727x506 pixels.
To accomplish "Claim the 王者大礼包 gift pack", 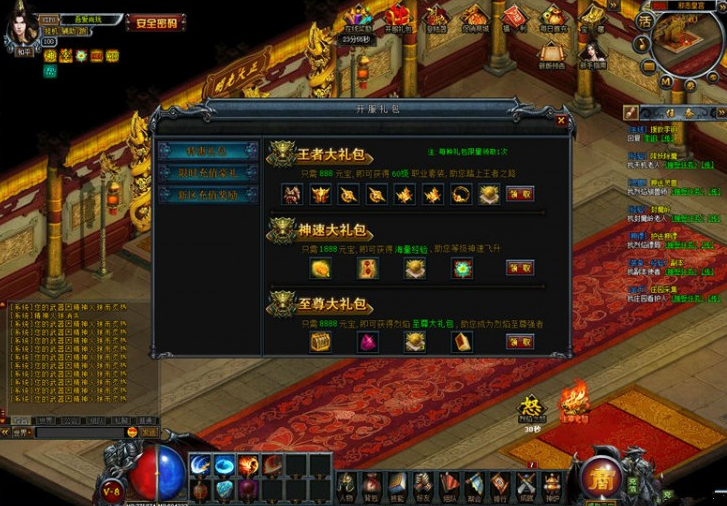I will [520, 194].
